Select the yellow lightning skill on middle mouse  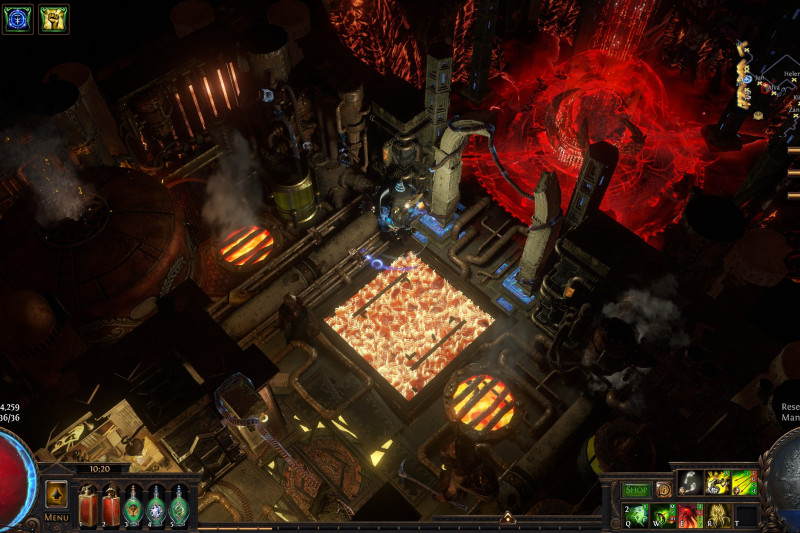point(718,483)
